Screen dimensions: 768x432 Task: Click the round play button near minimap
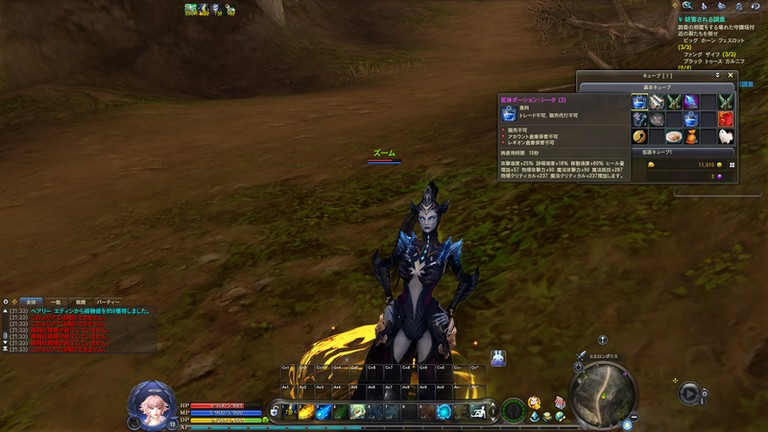[690, 393]
